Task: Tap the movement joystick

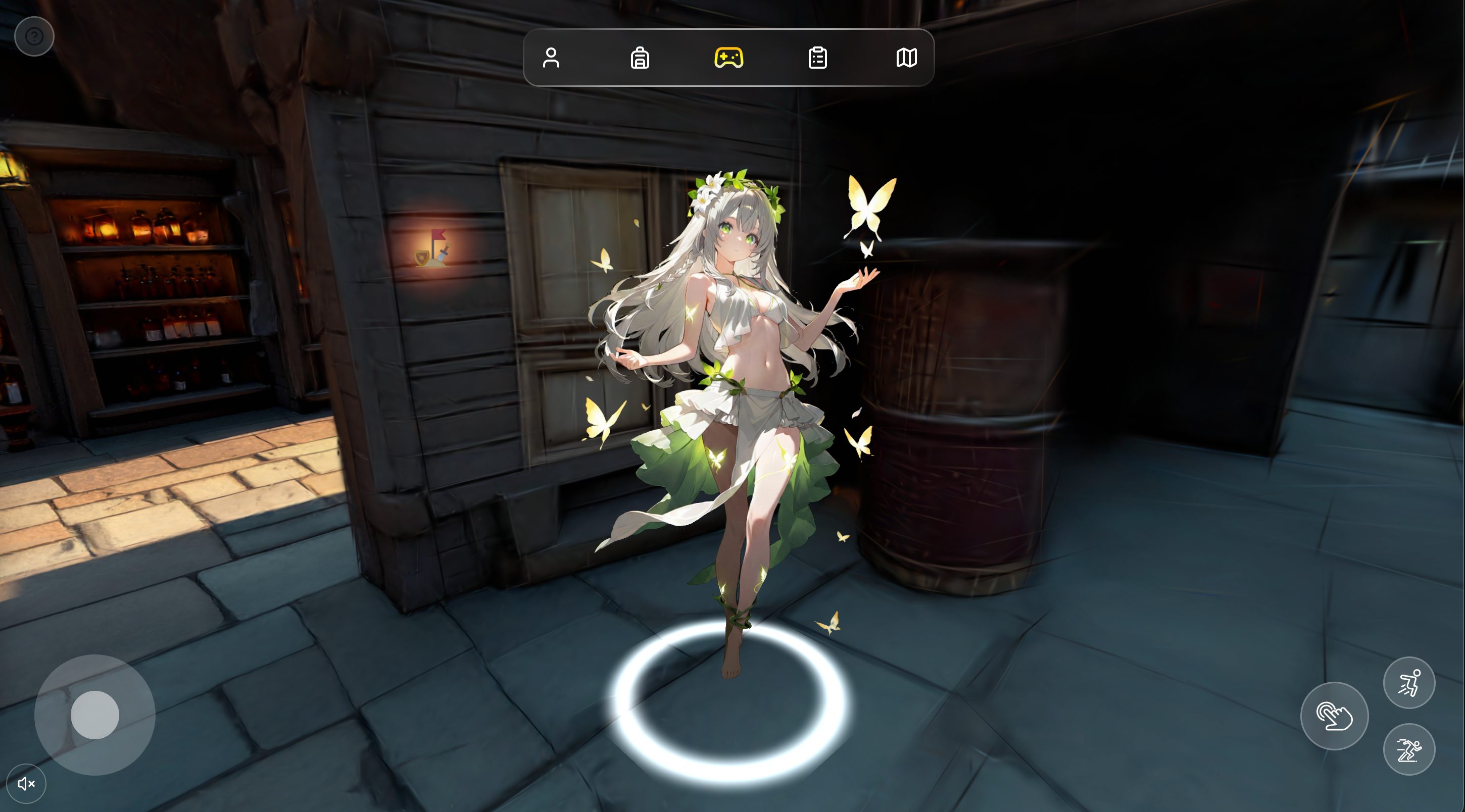Action: (94, 716)
